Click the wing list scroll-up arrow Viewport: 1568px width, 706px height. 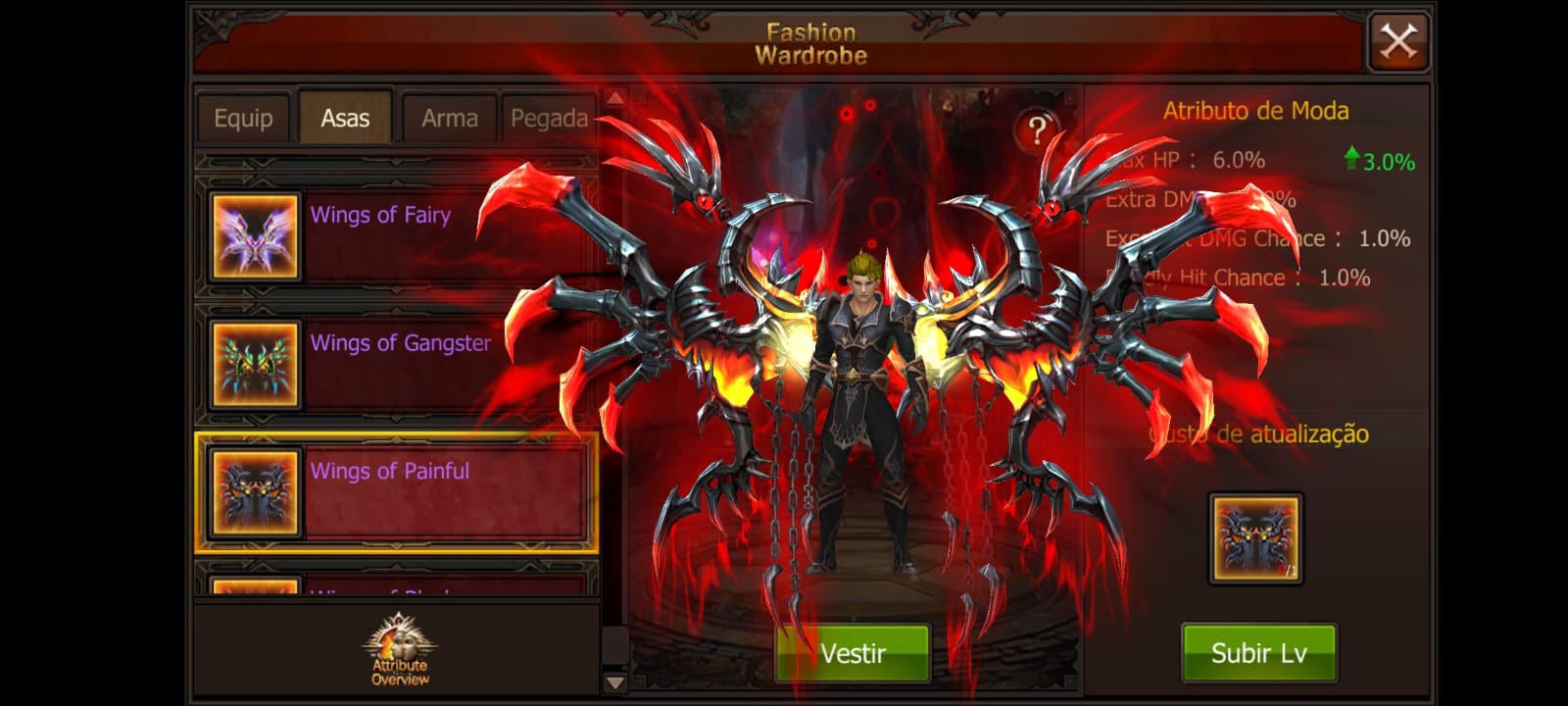(x=614, y=98)
